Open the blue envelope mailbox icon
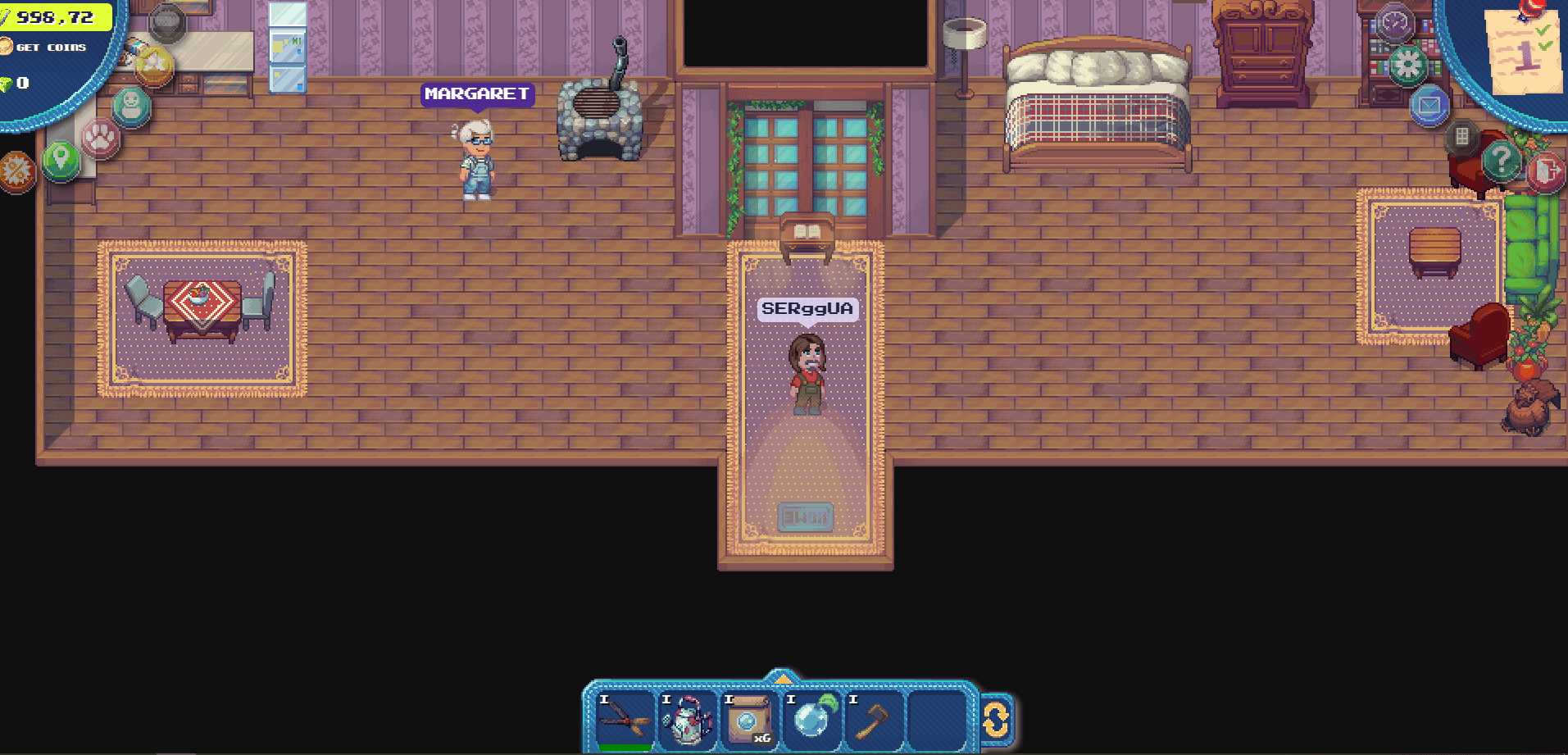The height and width of the screenshot is (755, 1568). (x=1429, y=107)
